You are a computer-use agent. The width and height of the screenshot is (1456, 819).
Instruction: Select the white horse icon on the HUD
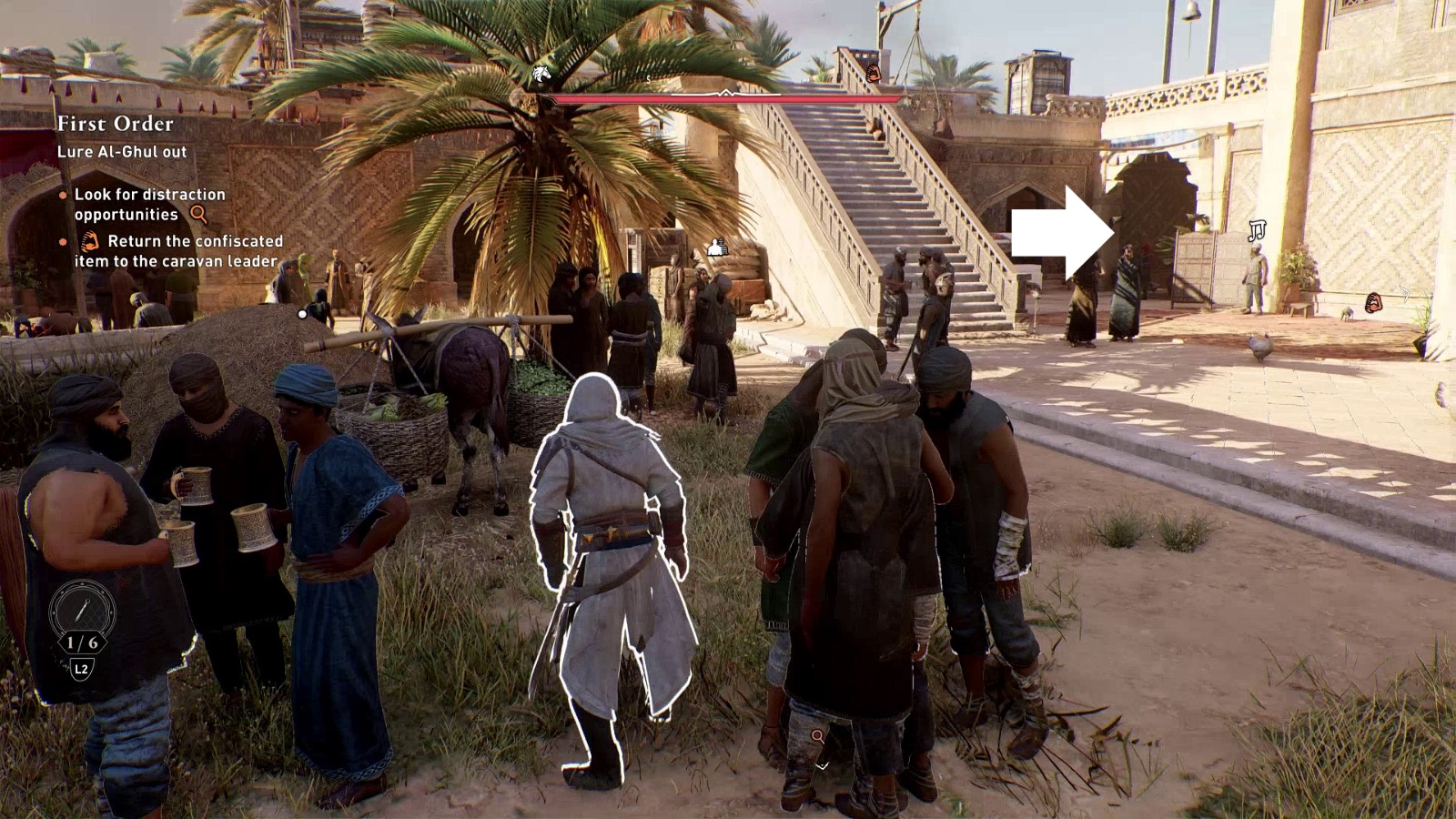click(541, 75)
